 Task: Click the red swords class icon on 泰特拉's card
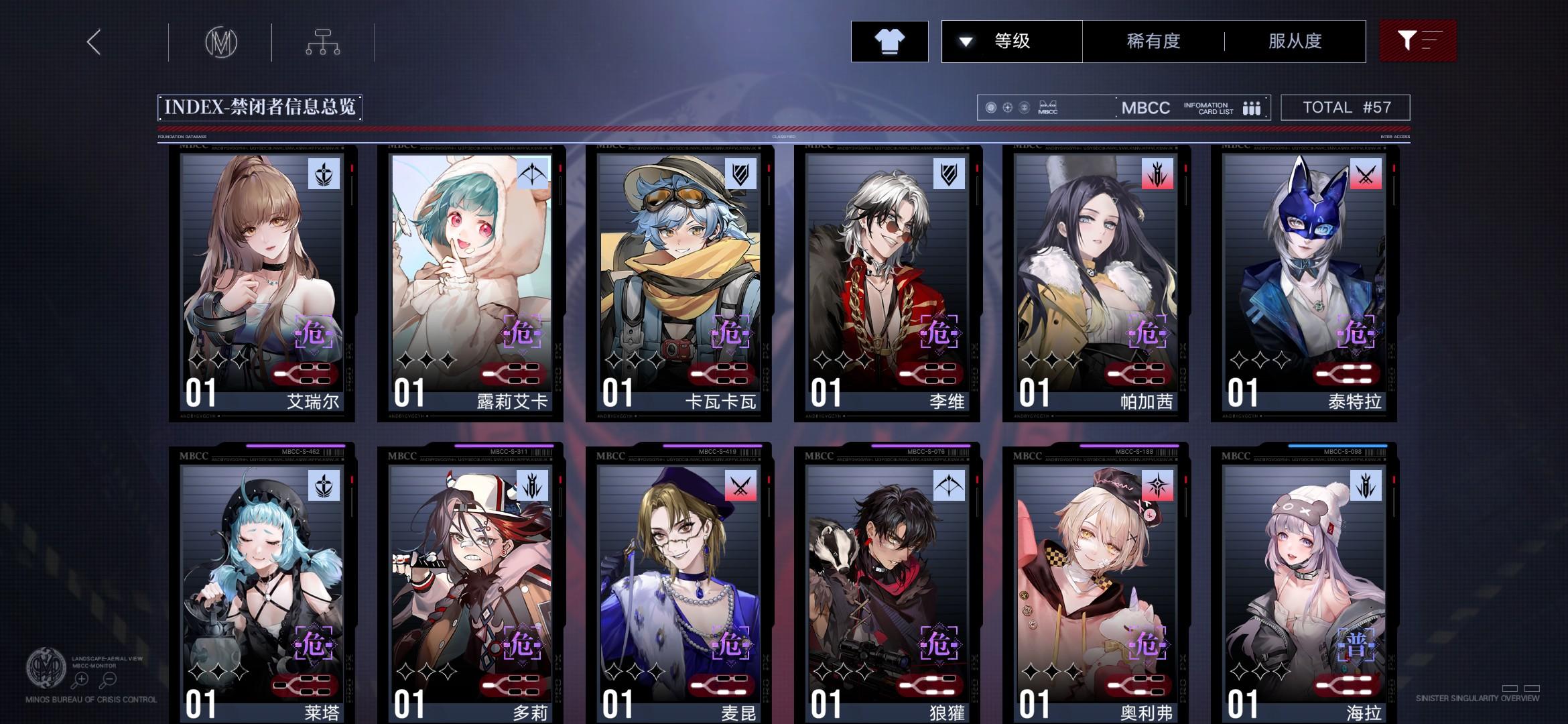(x=1368, y=173)
